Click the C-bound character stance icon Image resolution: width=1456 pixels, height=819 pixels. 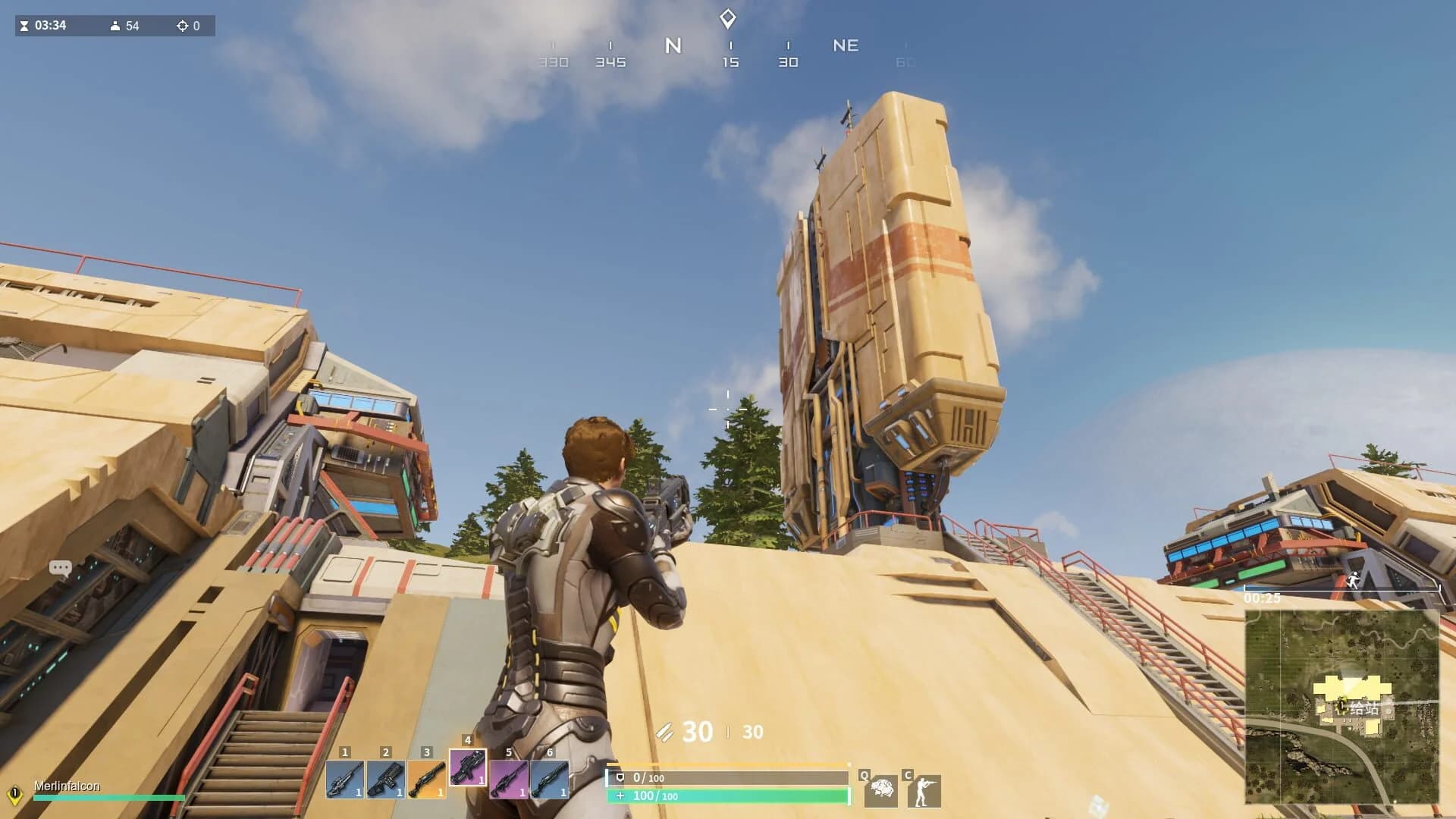(x=924, y=792)
